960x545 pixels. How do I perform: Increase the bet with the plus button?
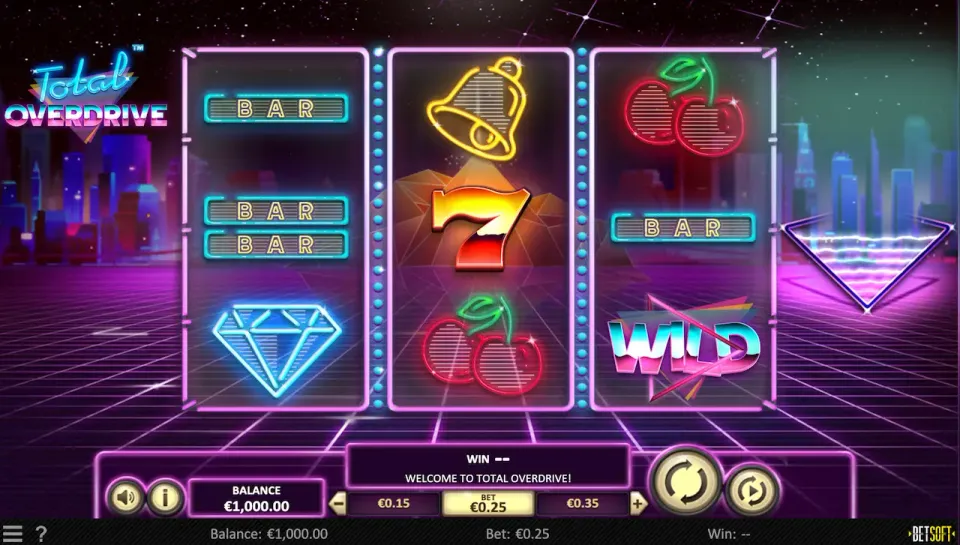click(x=639, y=503)
